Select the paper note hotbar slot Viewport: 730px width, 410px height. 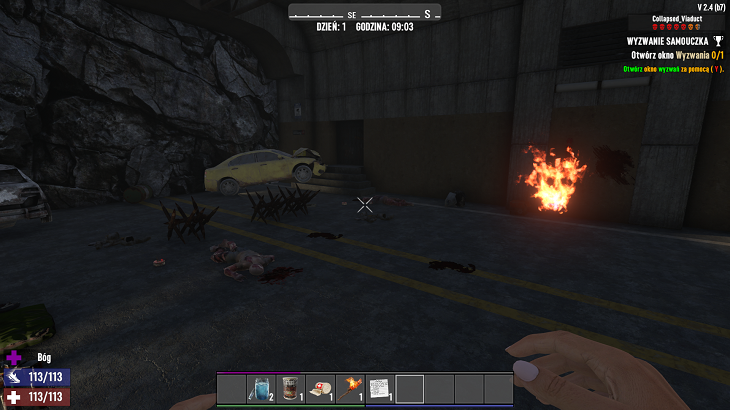click(380, 388)
